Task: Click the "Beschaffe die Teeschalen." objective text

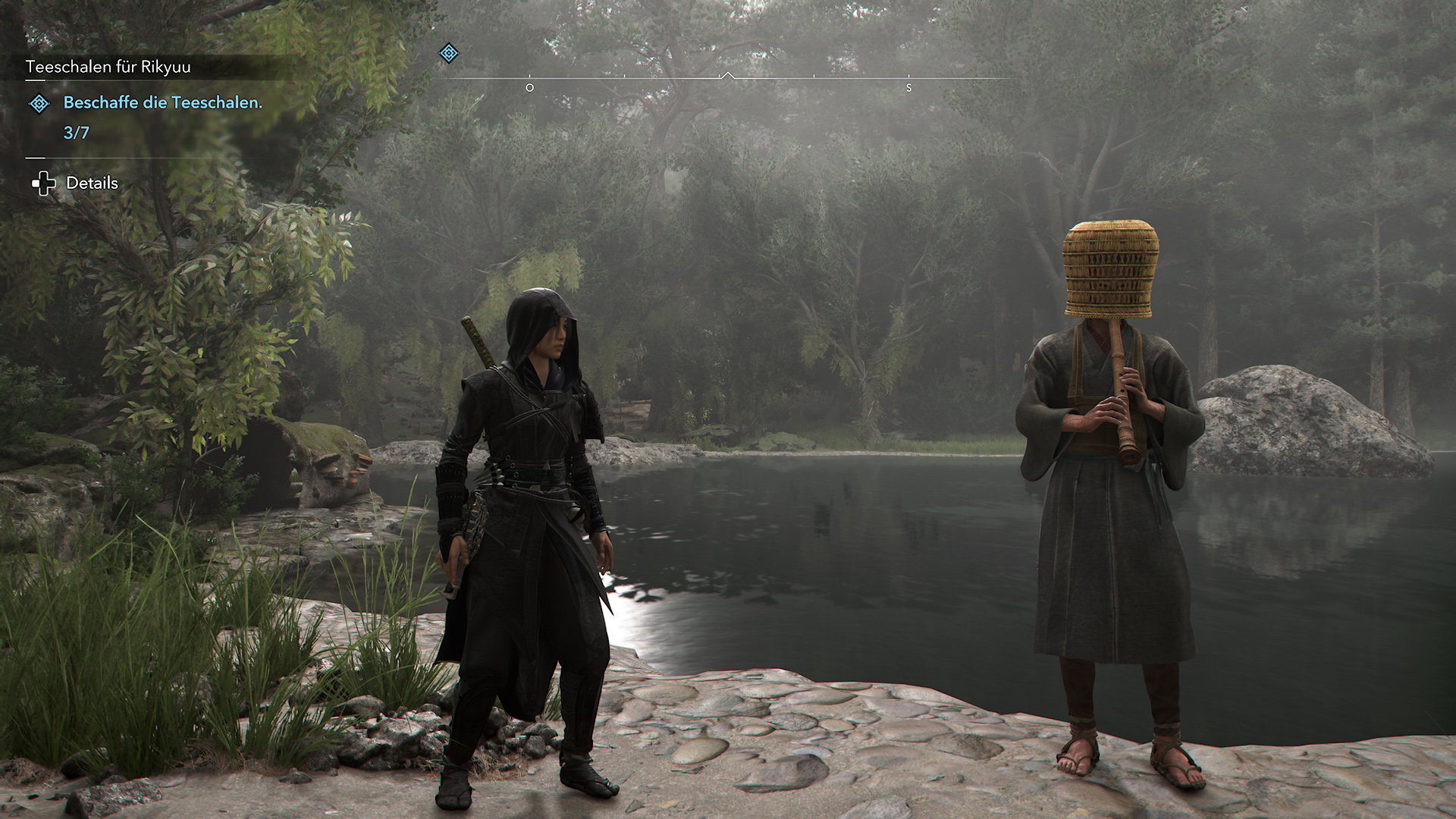Action: [163, 102]
